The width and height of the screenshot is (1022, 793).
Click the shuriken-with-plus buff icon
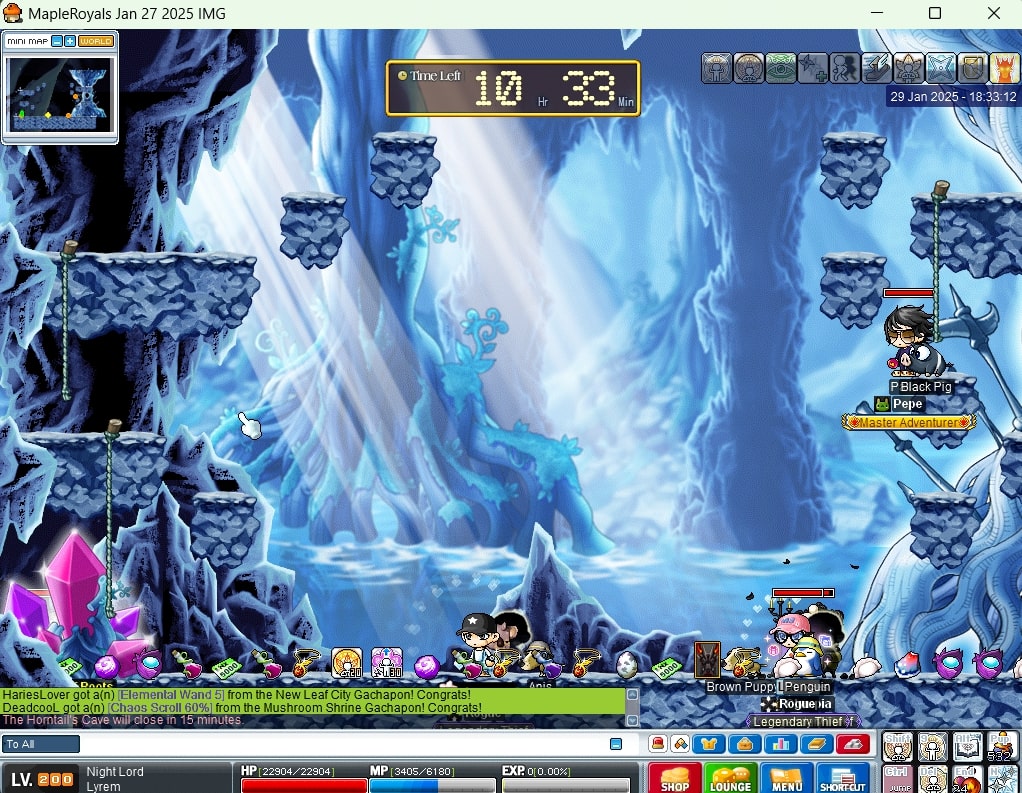click(813, 67)
